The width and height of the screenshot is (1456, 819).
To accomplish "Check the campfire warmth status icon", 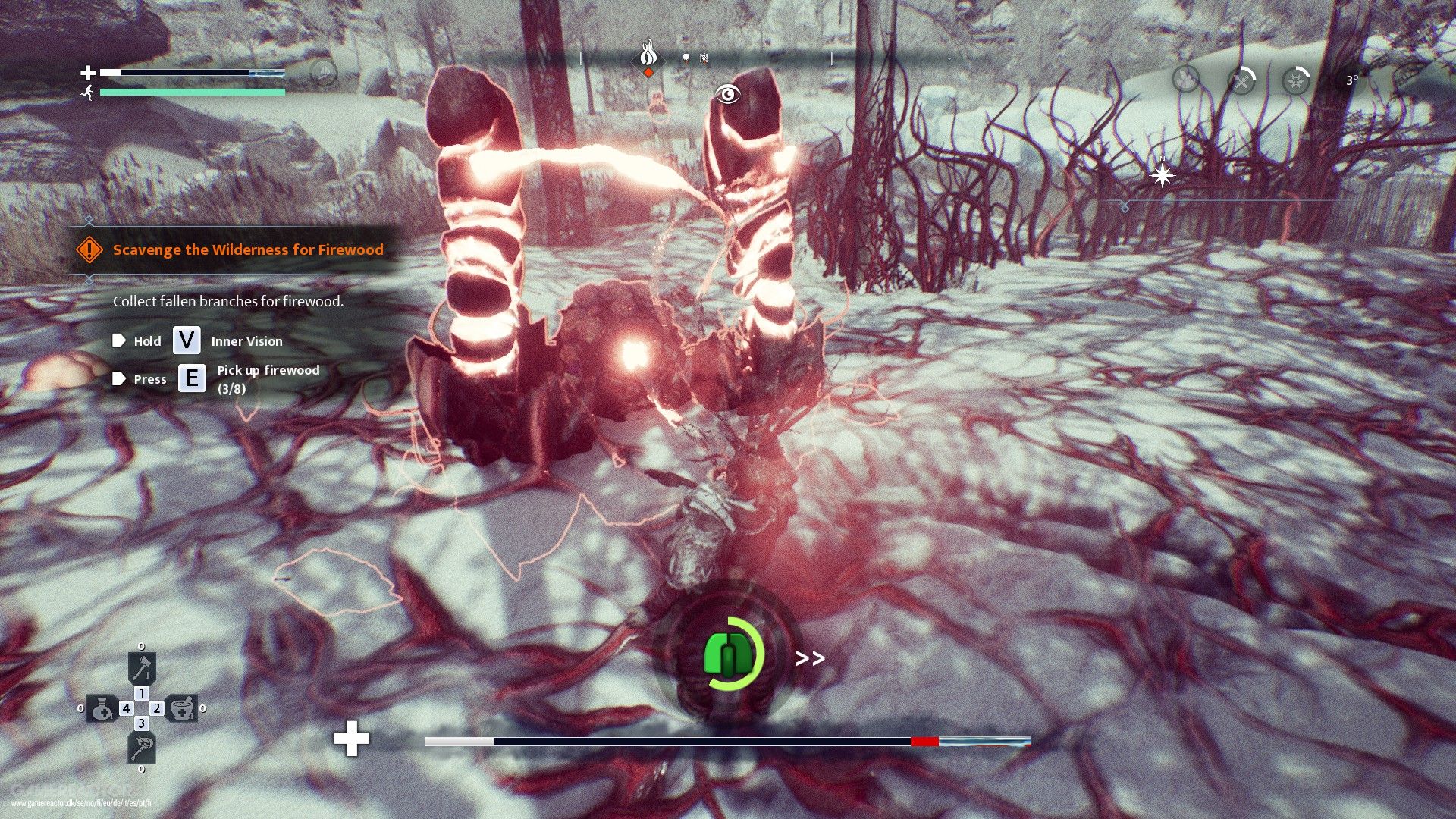I will 1186,79.
